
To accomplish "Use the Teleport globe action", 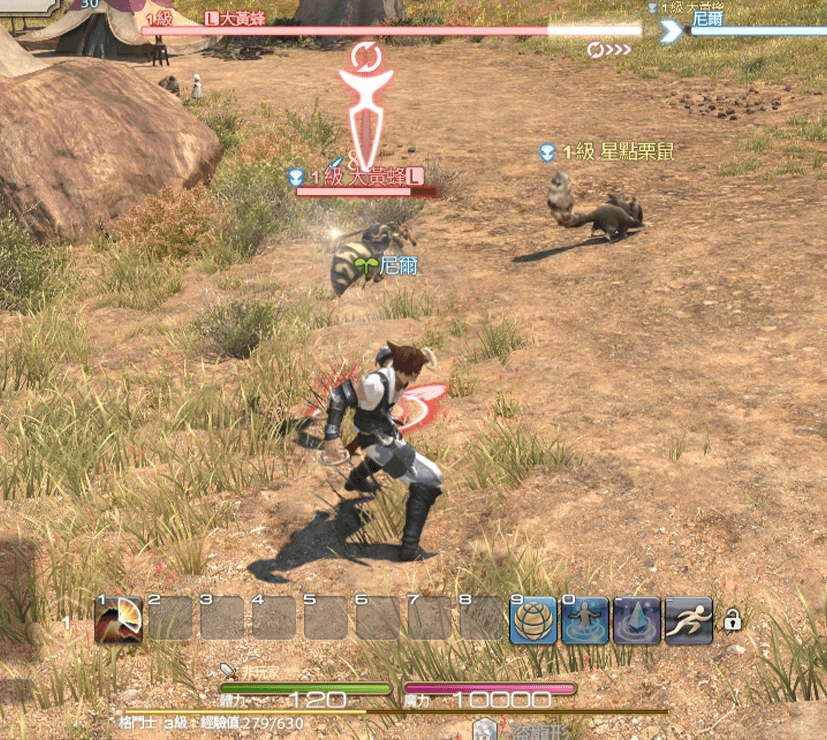I will coord(533,620).
